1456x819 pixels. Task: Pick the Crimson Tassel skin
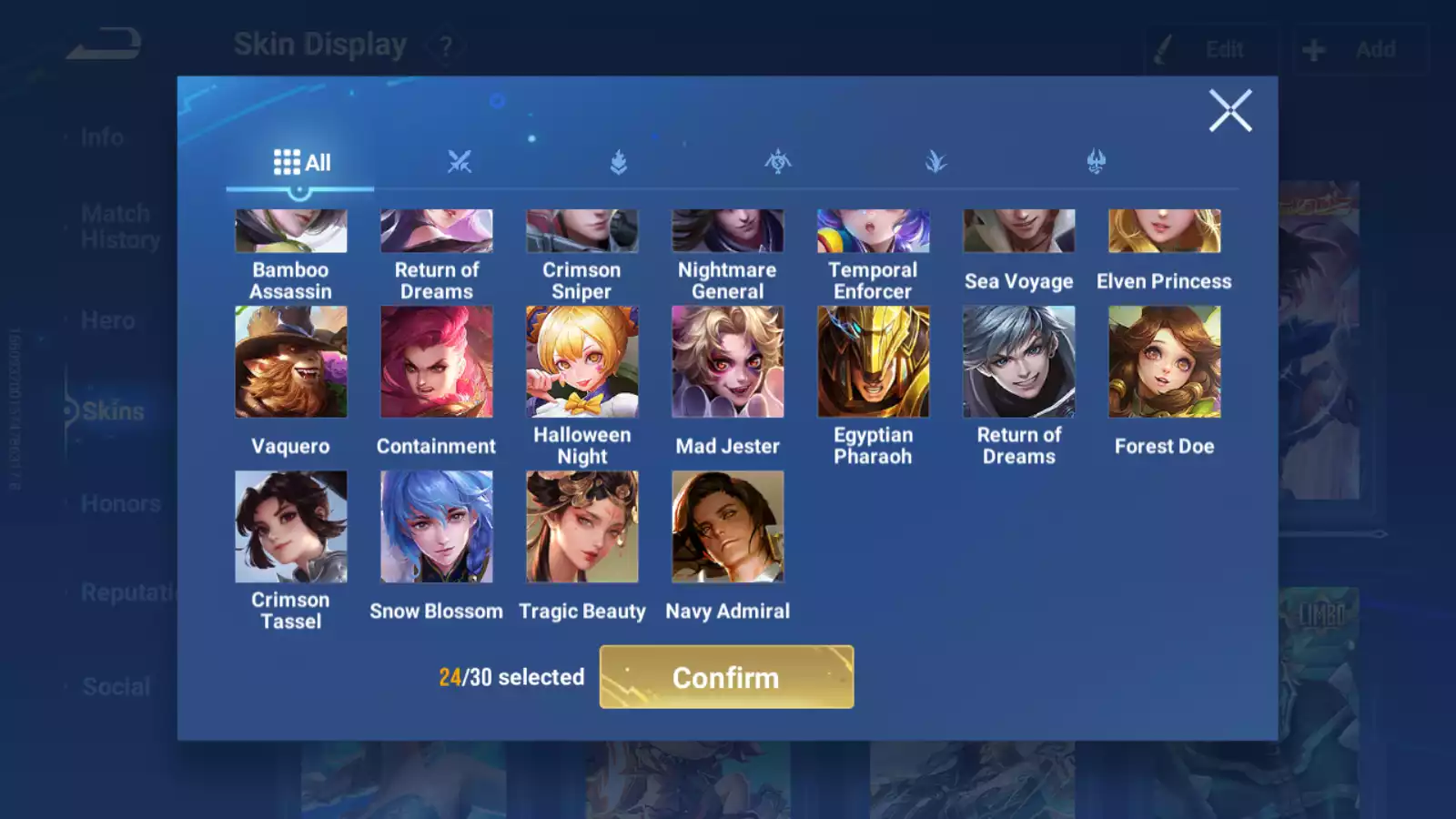click(x=291, y=527)
